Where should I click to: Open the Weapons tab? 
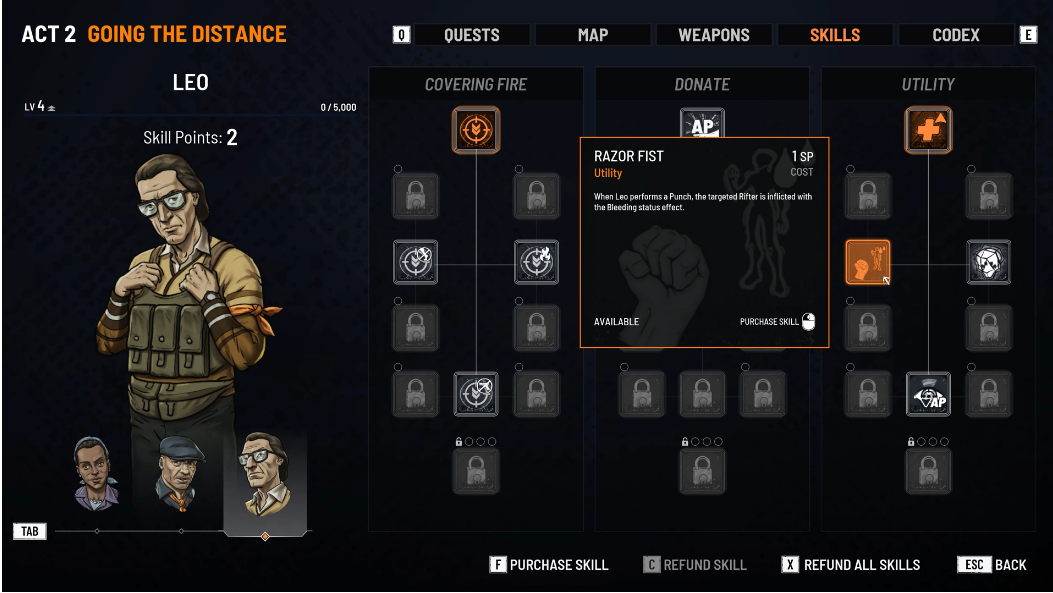coord(713,35)
